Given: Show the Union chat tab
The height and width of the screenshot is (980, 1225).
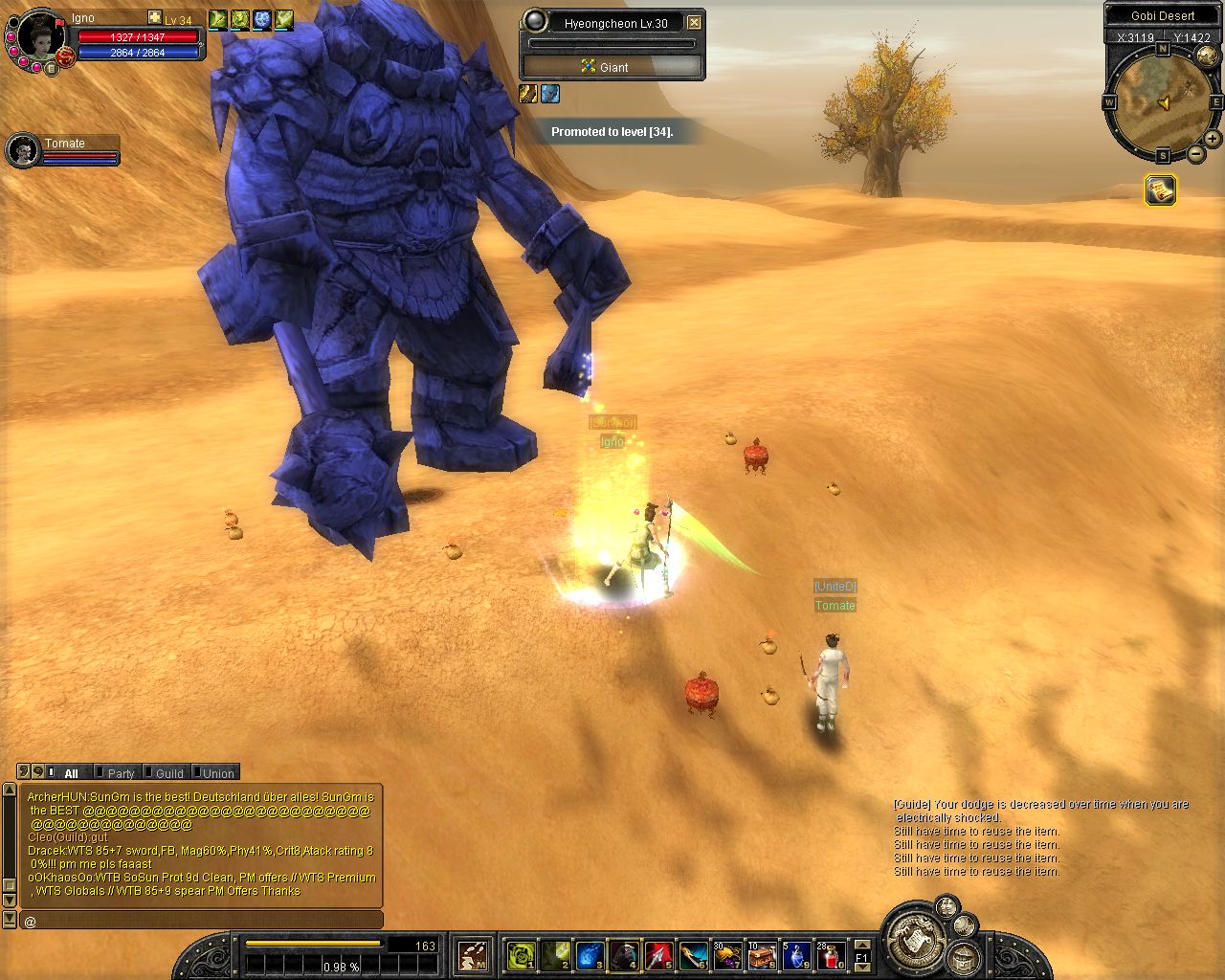Looking at the screenshot, I should pyautogui.click(x=217, y=773).
